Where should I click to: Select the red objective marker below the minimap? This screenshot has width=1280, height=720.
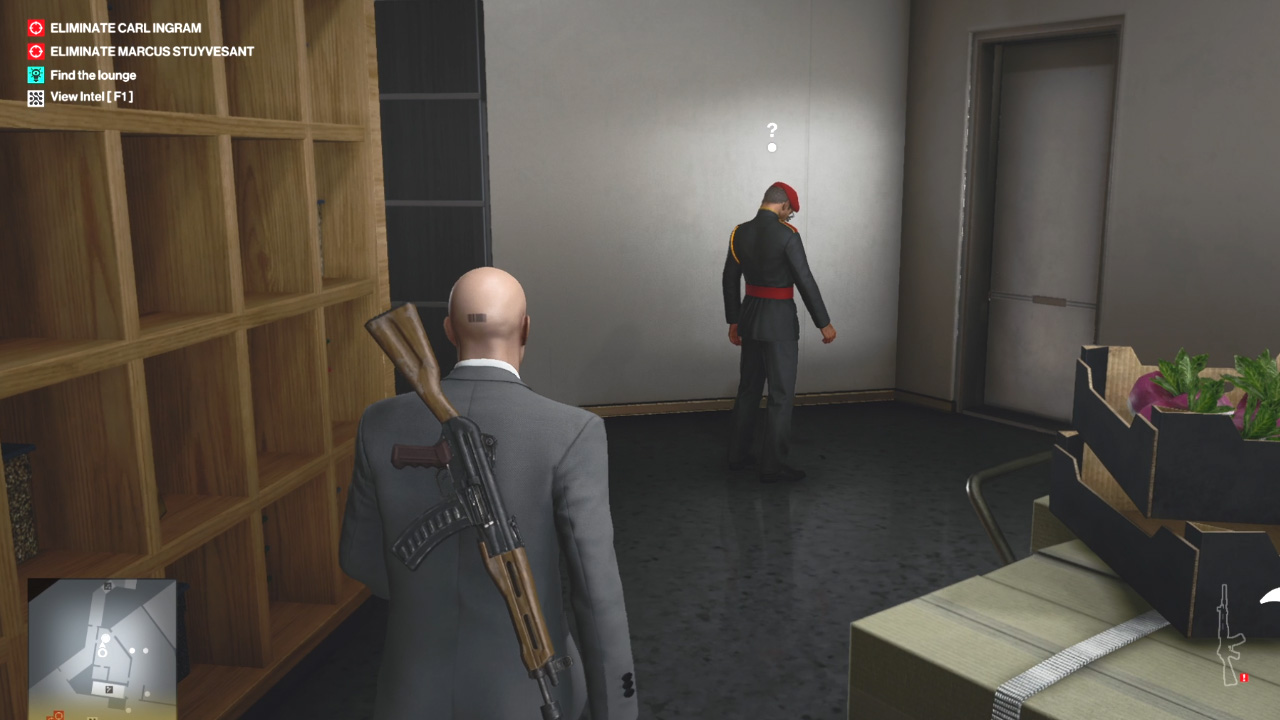(x=59, y=713)
